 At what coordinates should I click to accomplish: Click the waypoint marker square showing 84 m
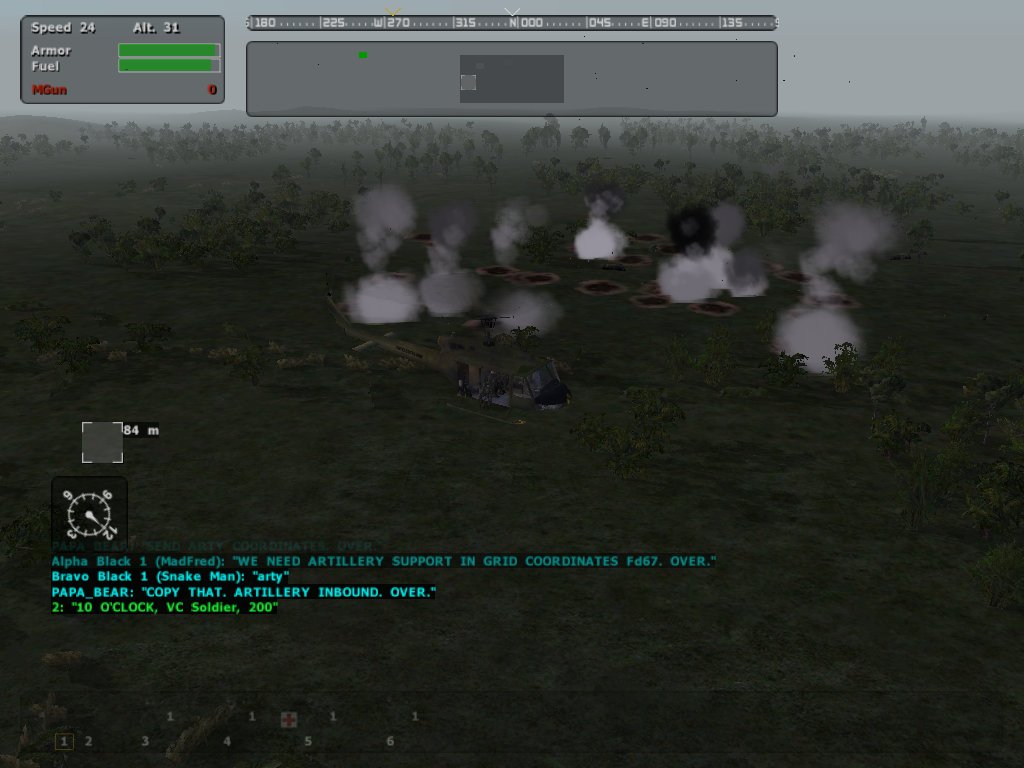[x=102, y=442]
